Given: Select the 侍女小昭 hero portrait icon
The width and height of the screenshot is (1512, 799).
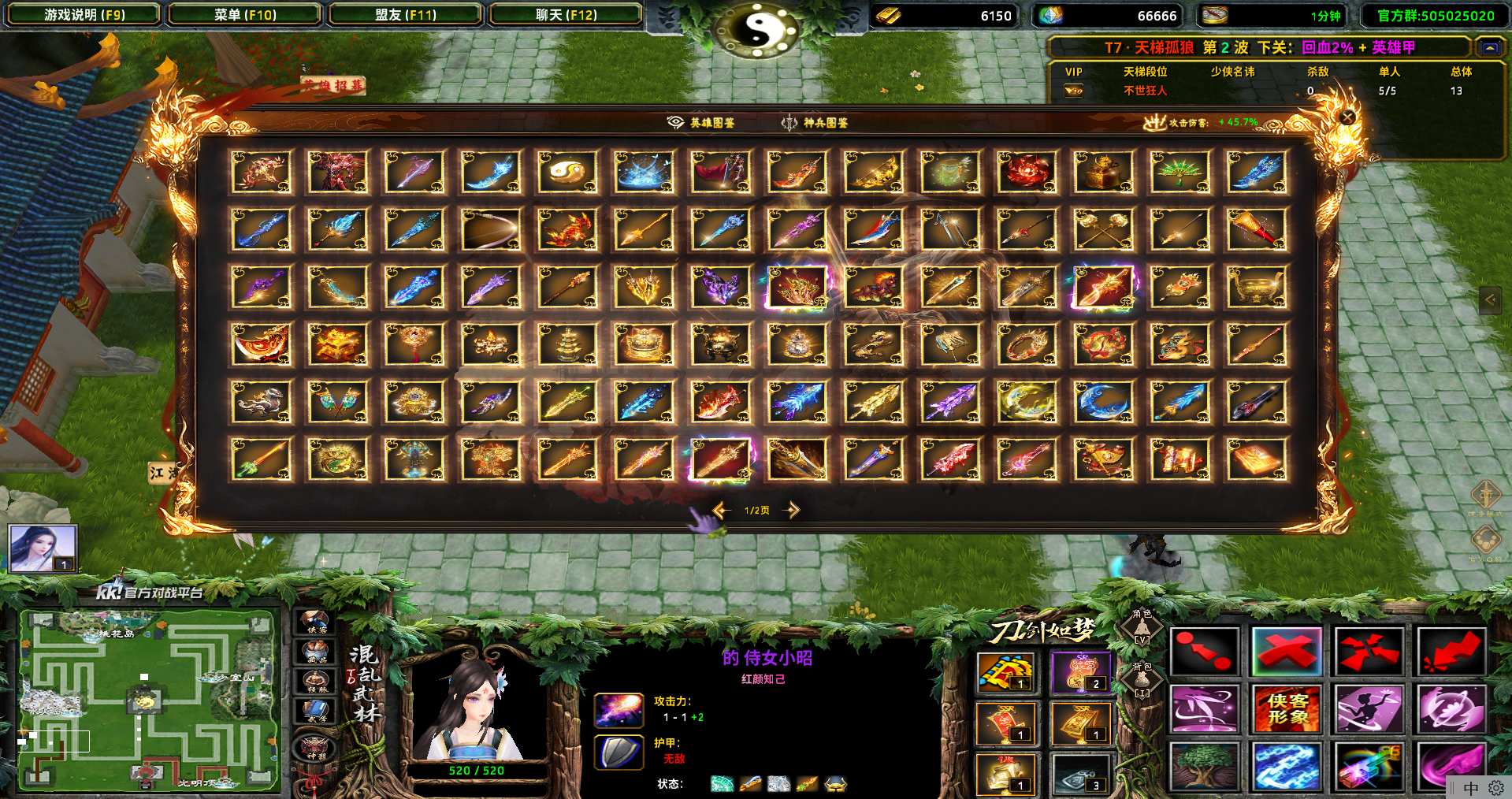Looking at the screenshot, I should 43,547.
